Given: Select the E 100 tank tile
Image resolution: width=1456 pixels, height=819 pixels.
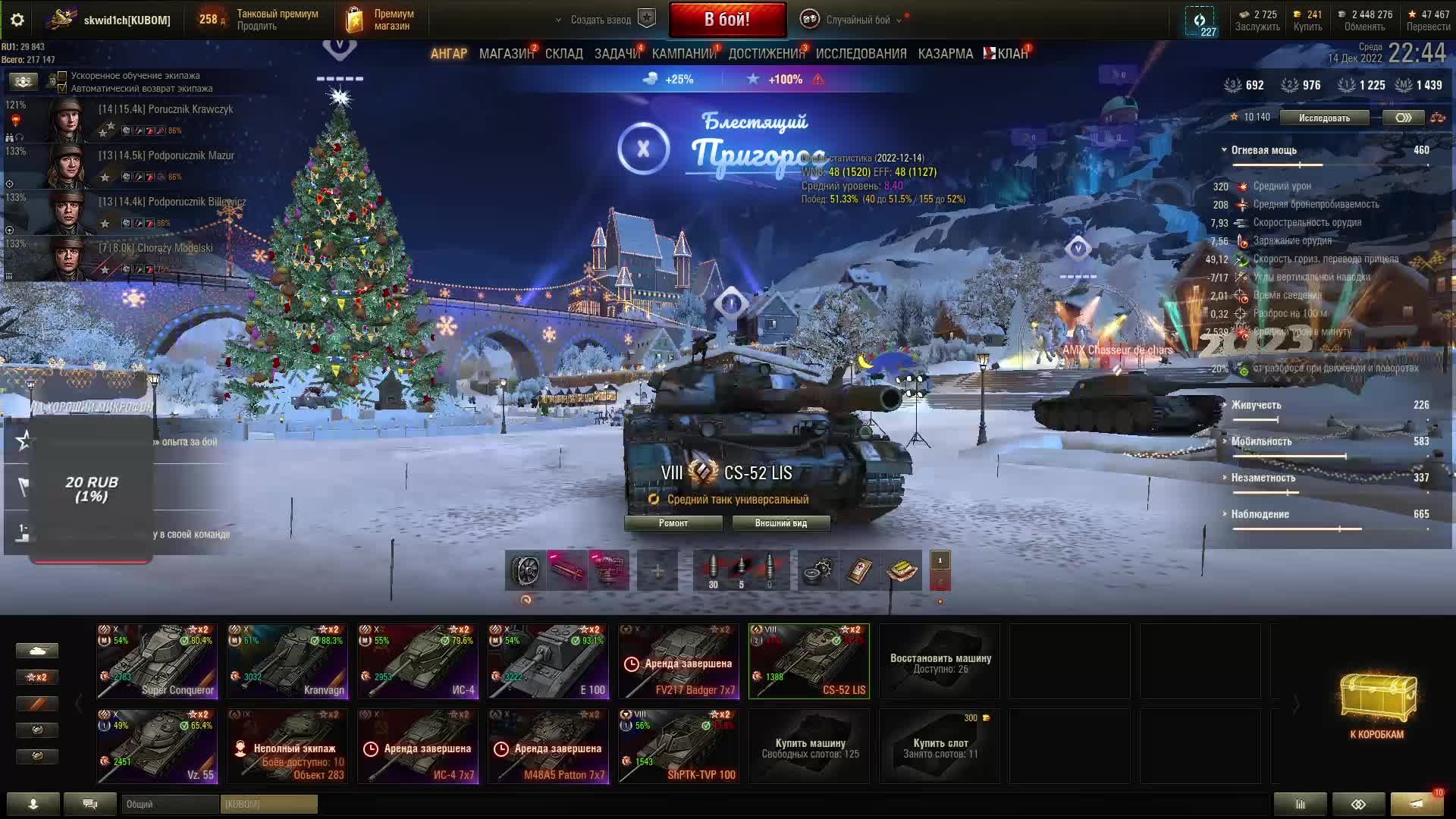Looking at the screenshot, I should click(x=548, y=661).
